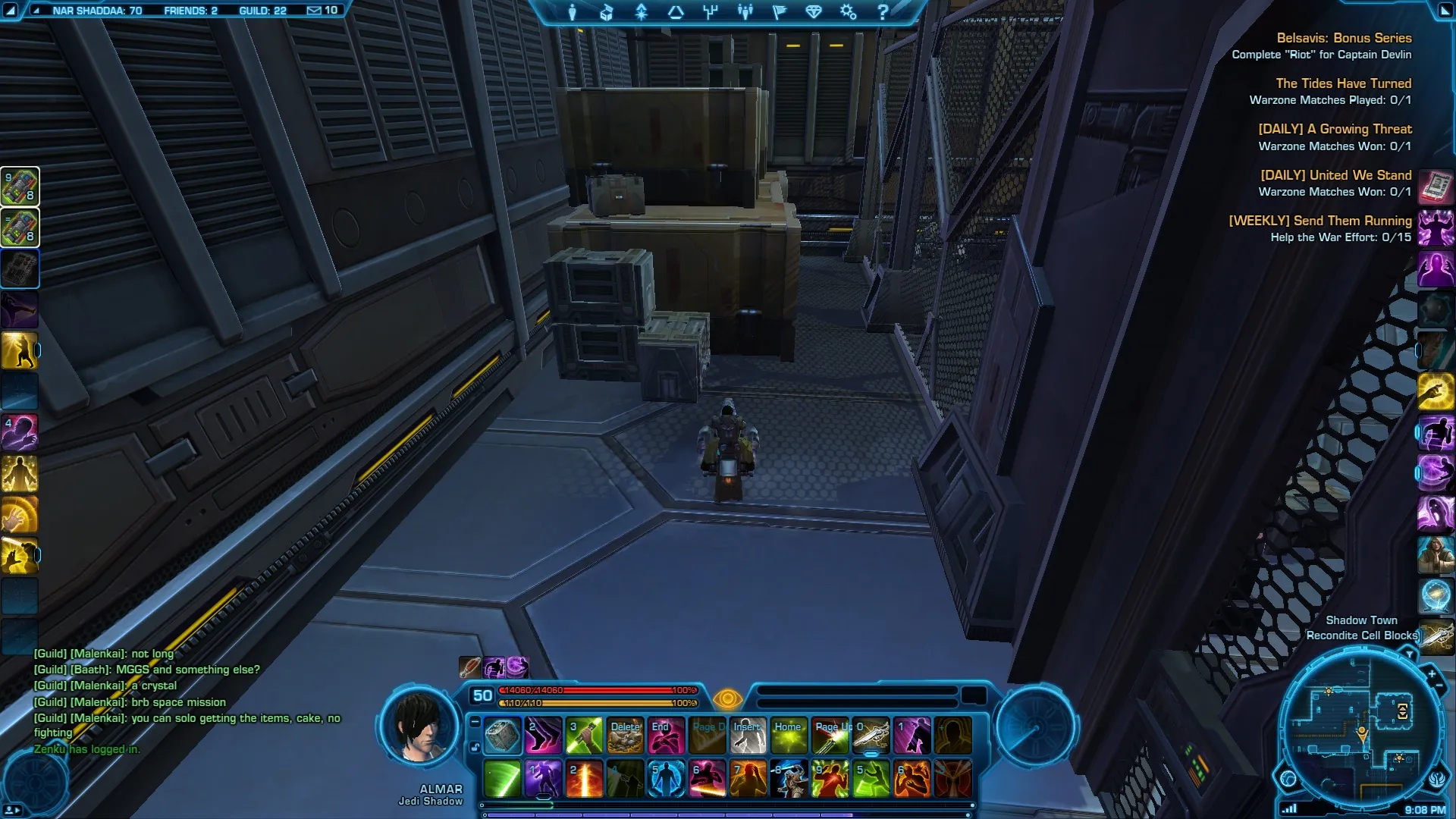This screenshot has height=819, width=1456.
Task: Open the mail envelope showing 10 messages
Action: (x=322, y=11)
